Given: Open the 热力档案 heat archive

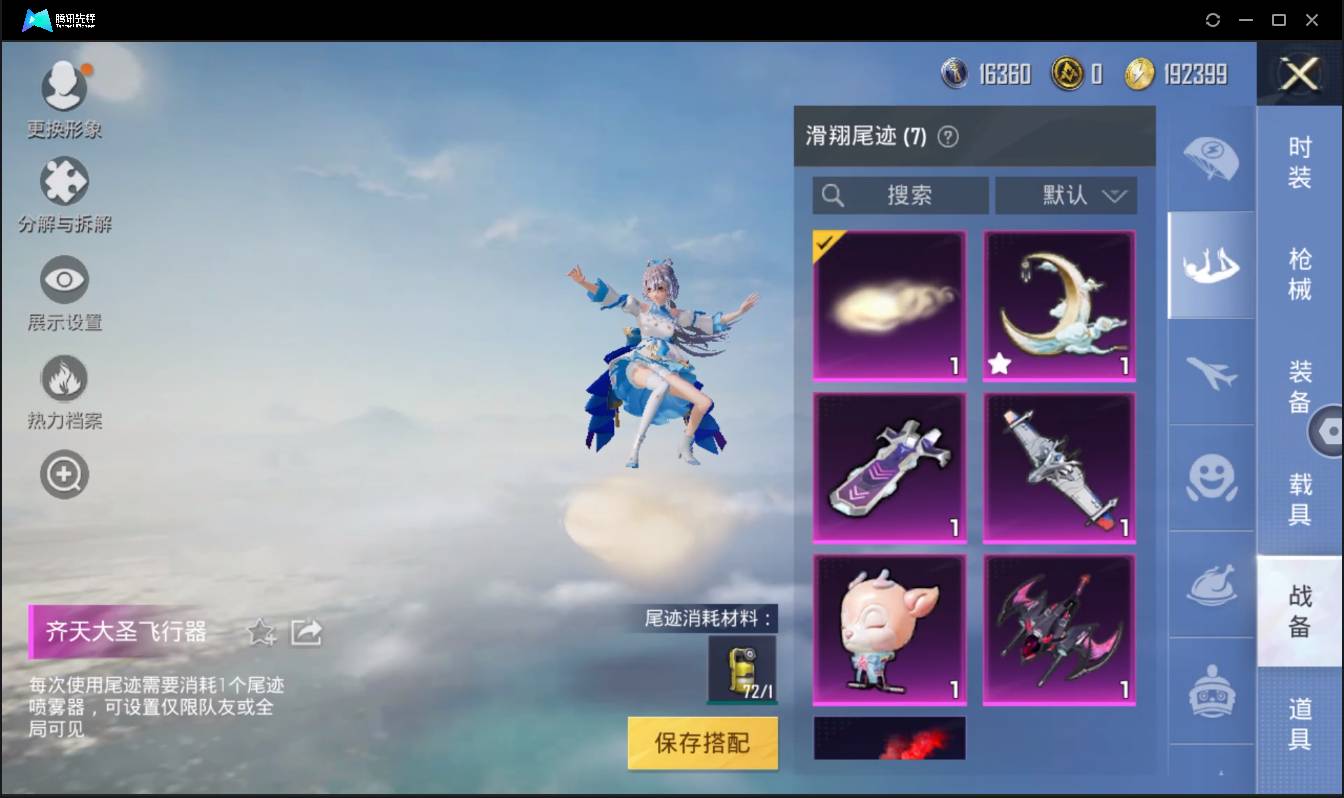Looking at the screenshot, I should (x=64, y=381).
